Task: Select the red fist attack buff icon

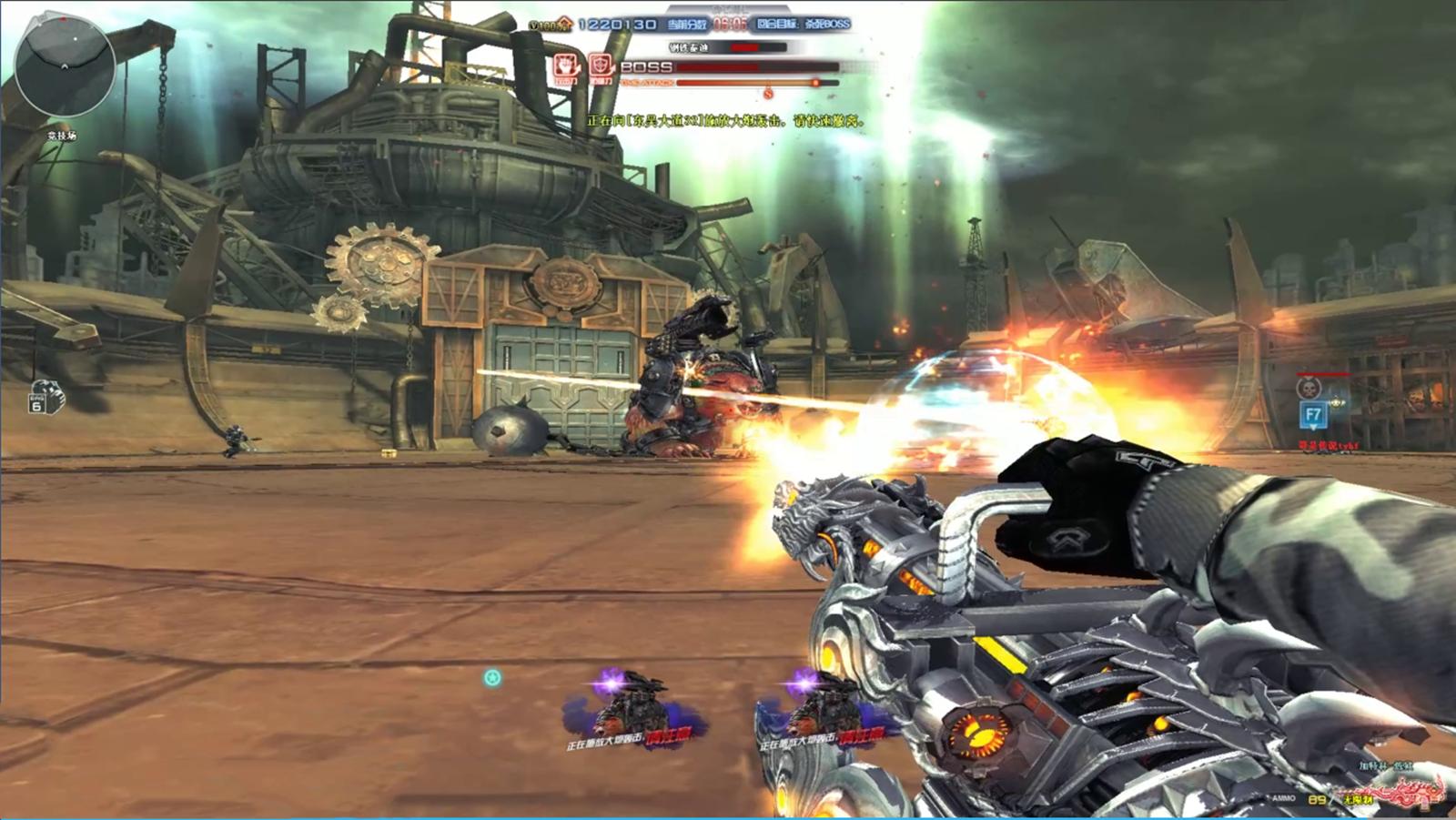Action: [x=565, y=66]
